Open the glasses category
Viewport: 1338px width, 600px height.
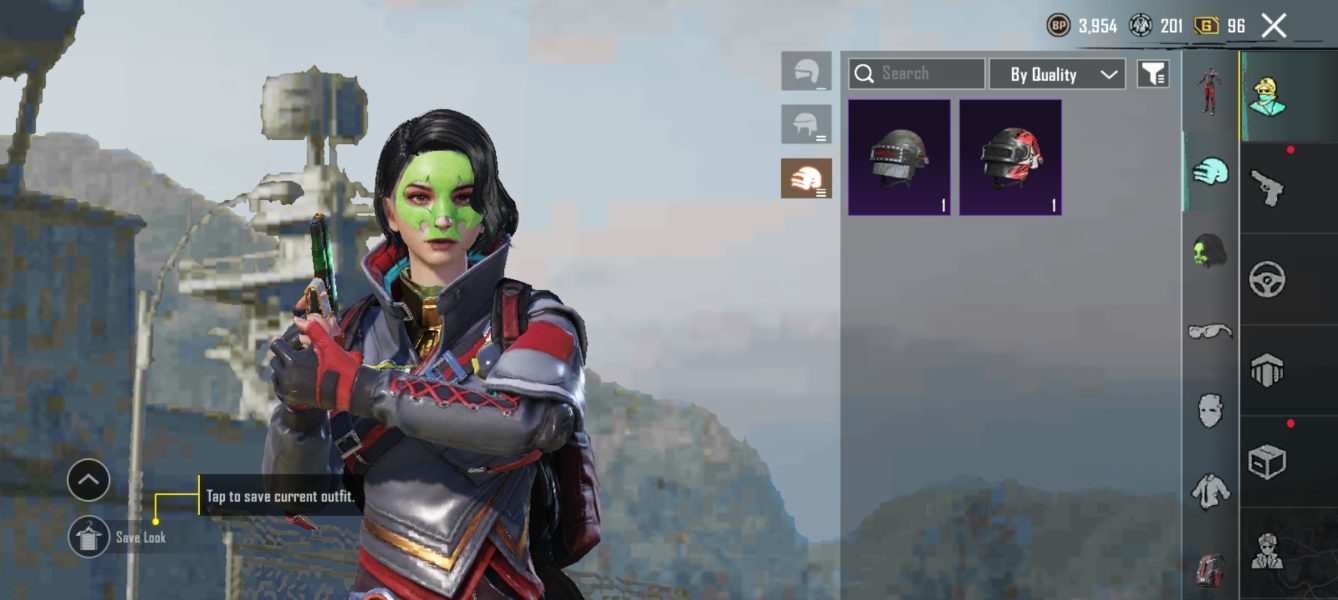pyautogui.click(x=1211, y=331)
